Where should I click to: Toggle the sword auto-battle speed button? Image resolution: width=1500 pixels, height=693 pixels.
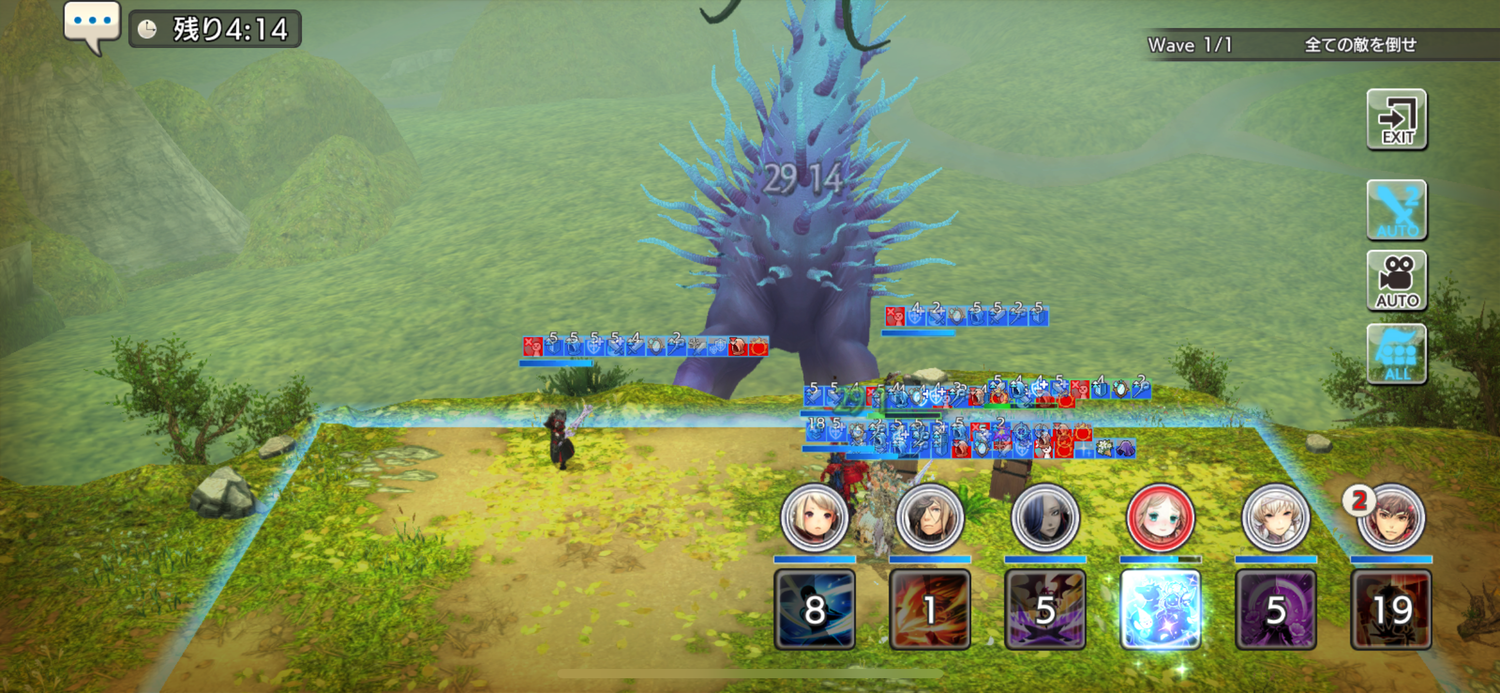pyautogui.click(x=1397, y=210)
